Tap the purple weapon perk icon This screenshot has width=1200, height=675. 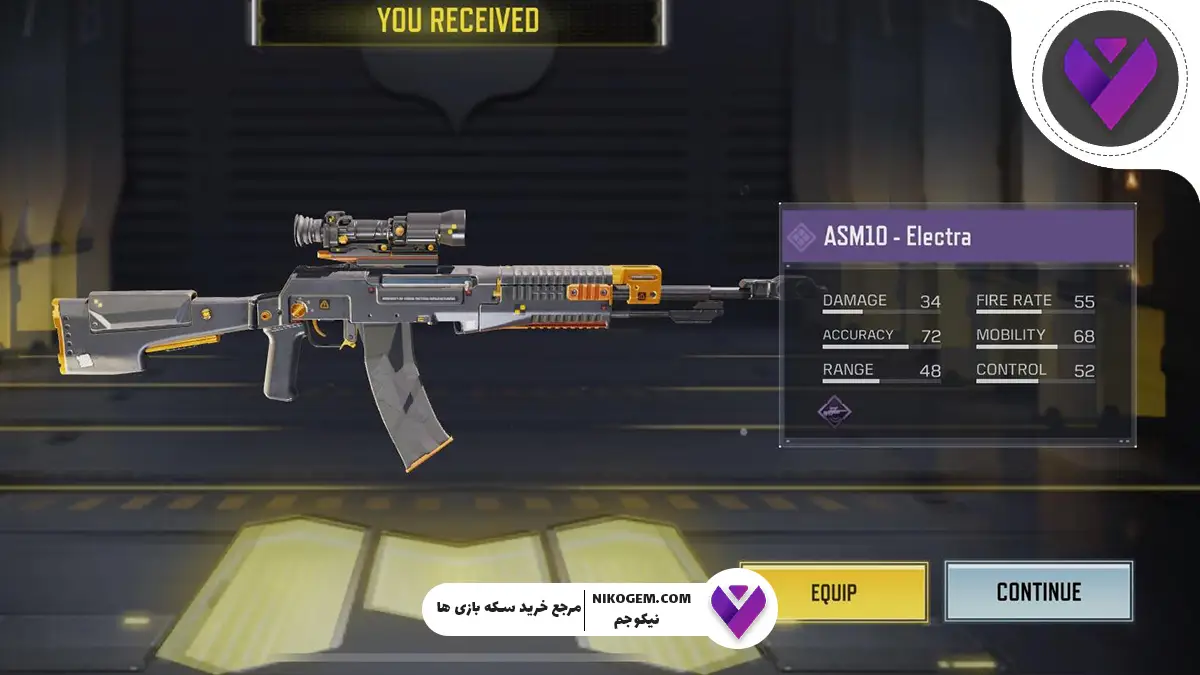click(834, 410)
